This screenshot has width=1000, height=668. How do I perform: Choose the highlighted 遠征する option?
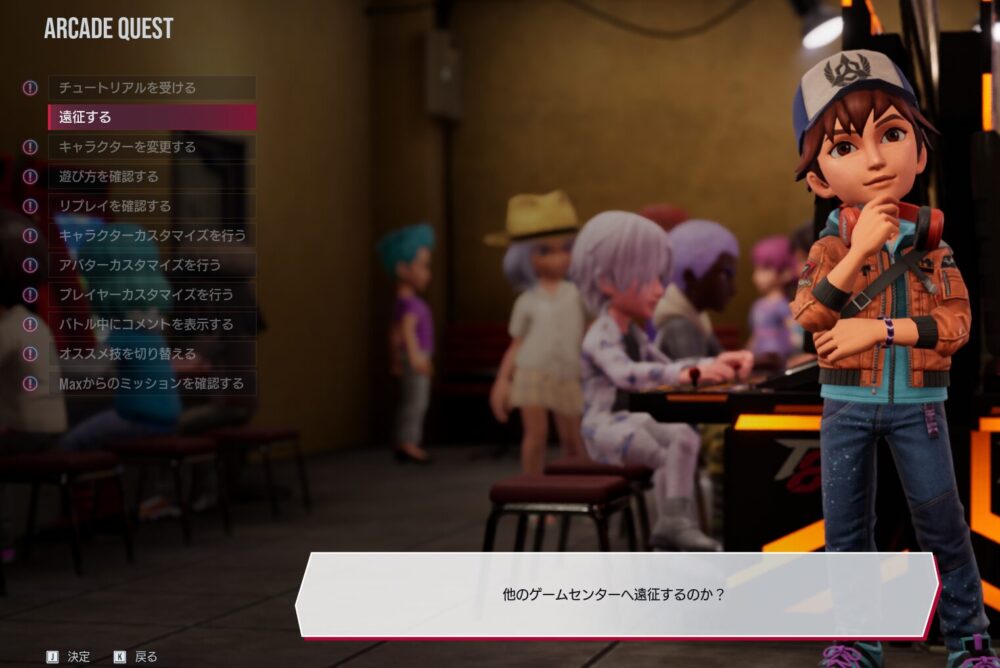(x=152, y=117)
